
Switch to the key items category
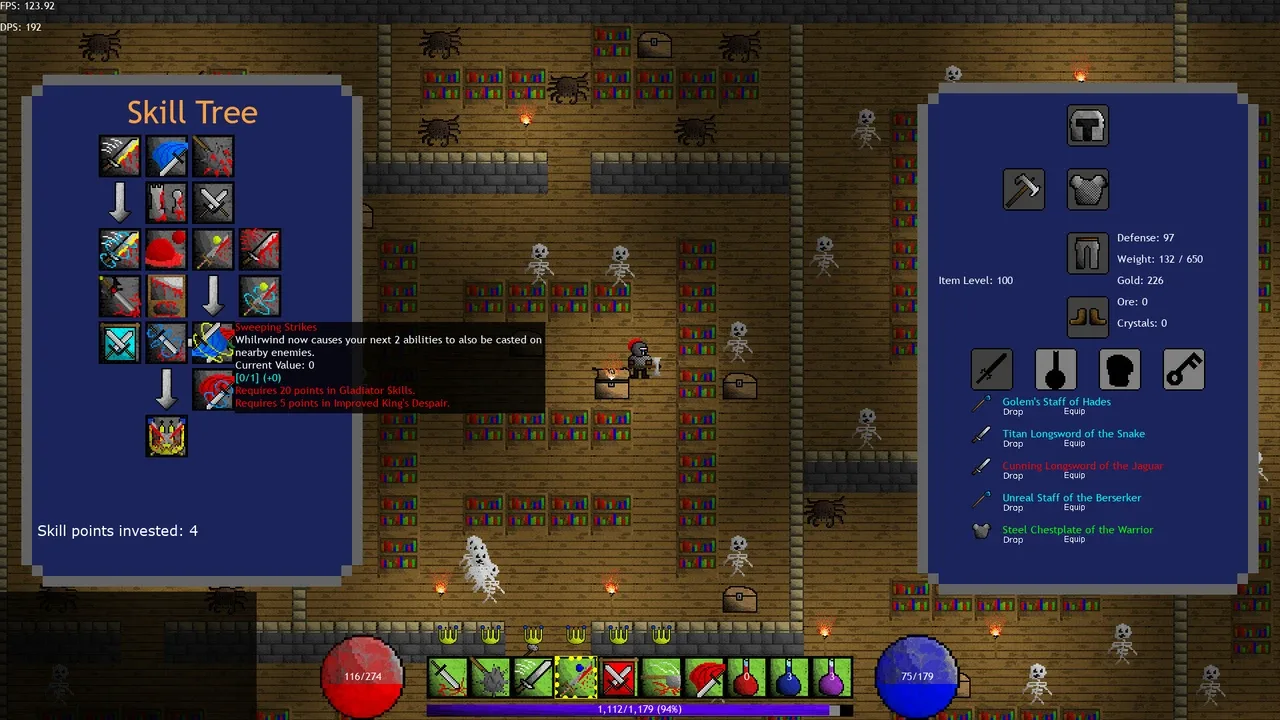[1184, 370]
